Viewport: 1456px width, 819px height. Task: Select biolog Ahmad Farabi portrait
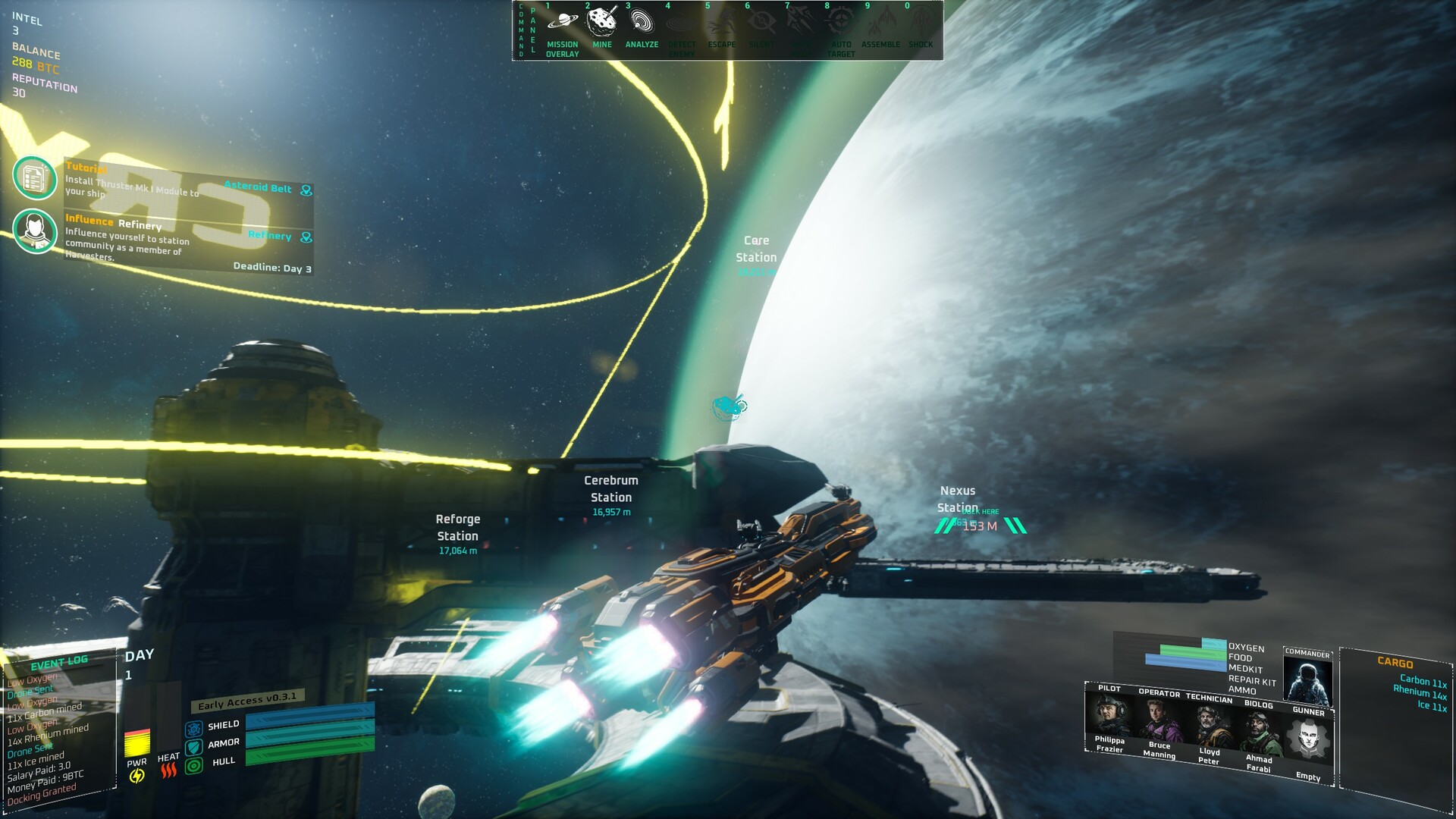click(1259, 733)
